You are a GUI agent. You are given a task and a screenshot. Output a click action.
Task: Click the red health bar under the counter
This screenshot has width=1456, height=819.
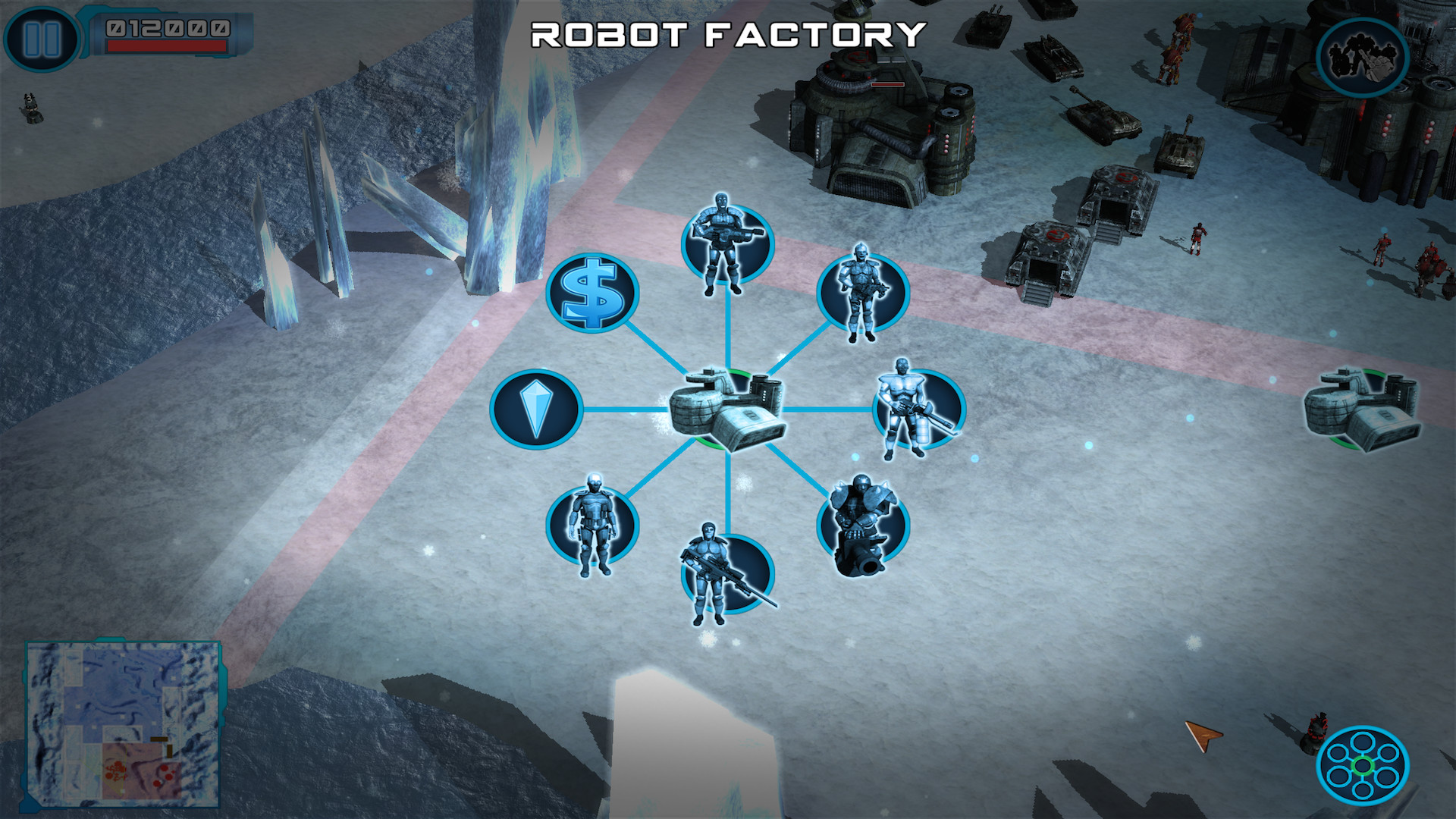pos(168,47)
